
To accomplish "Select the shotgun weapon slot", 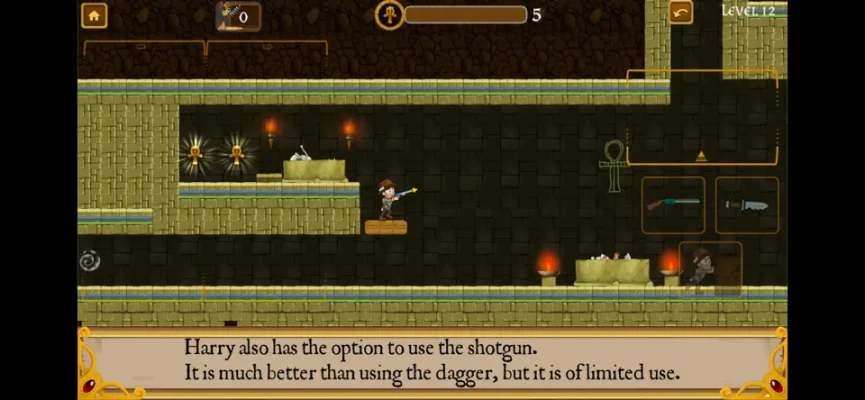I will [x=672, y=205].
